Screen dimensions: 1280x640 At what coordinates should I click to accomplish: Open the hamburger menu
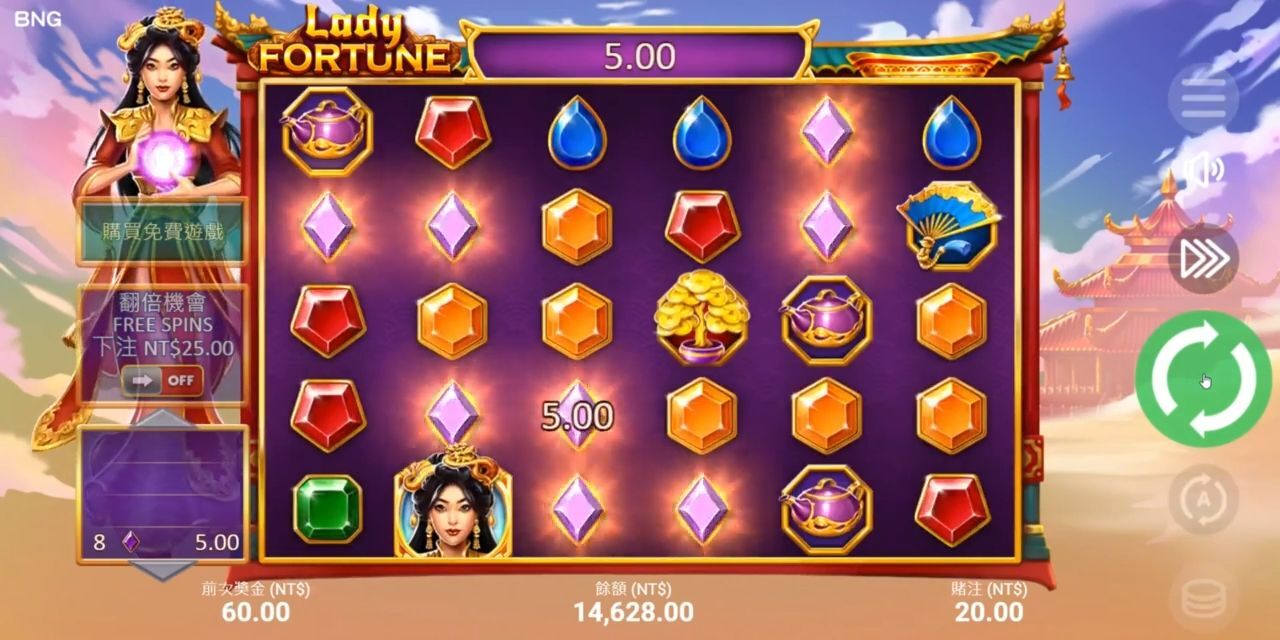point(1203,100)
